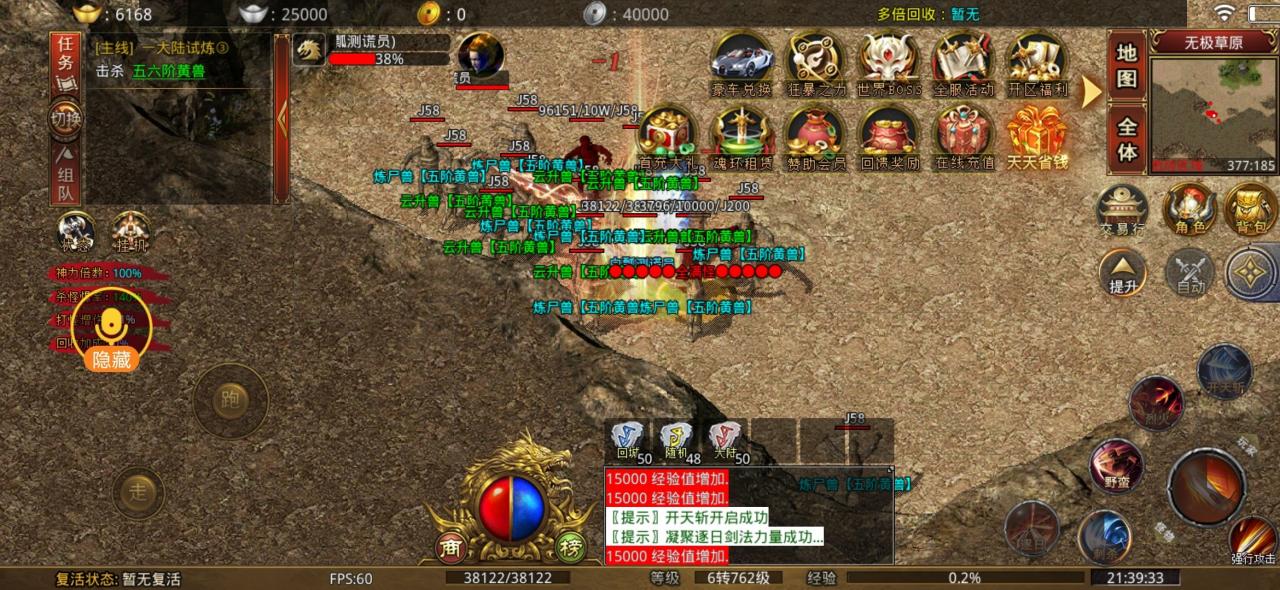Click the 天天省钱 orange gift icon
The image size is (1280, 590).
1037,135
